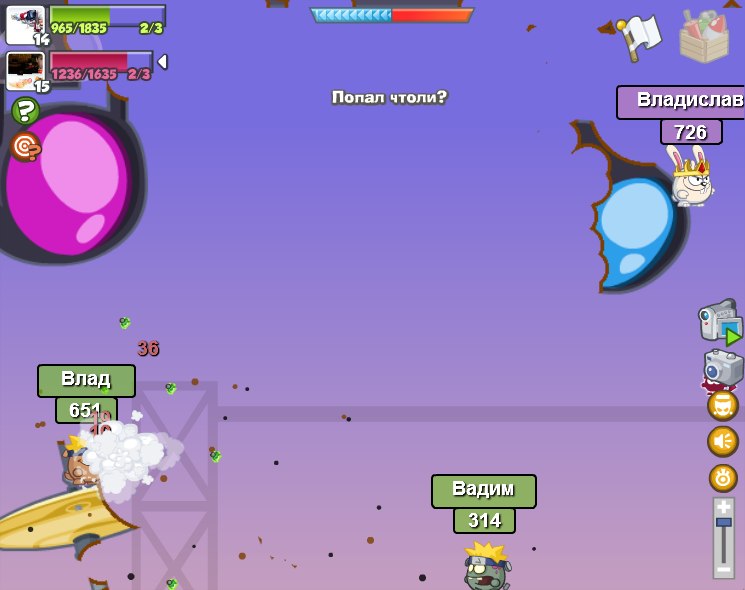Take a screenshot with the camera icon

point(722,368)
